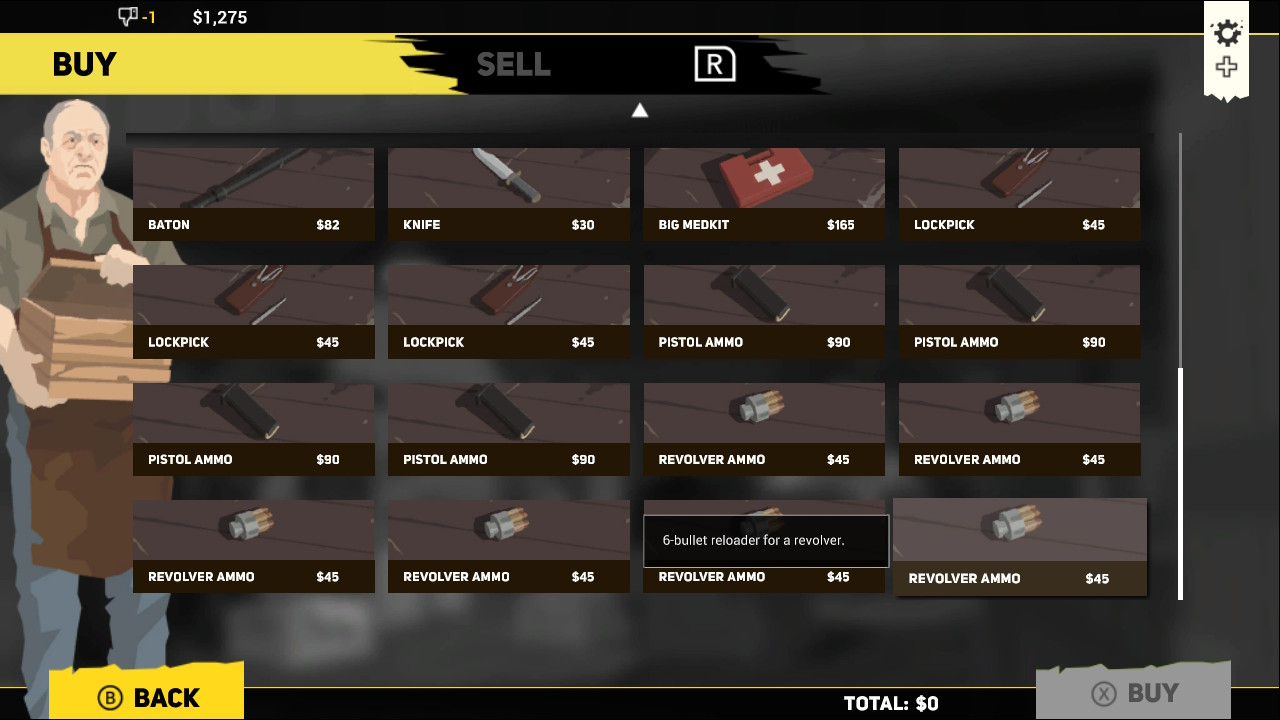The height and width of the screenshot is (720, 1280).
Task: Select the Baton for $82
Action: coord(253,194)
